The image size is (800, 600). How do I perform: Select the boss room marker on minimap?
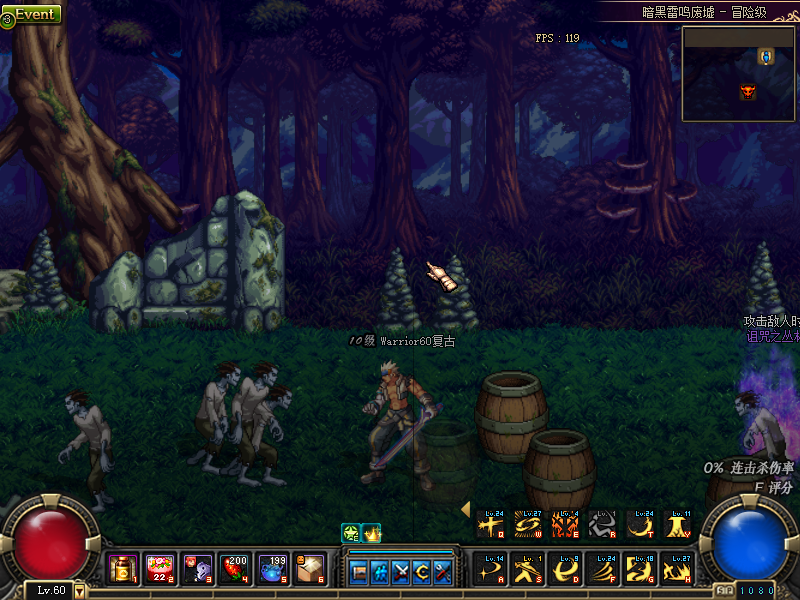coord(747,92)
